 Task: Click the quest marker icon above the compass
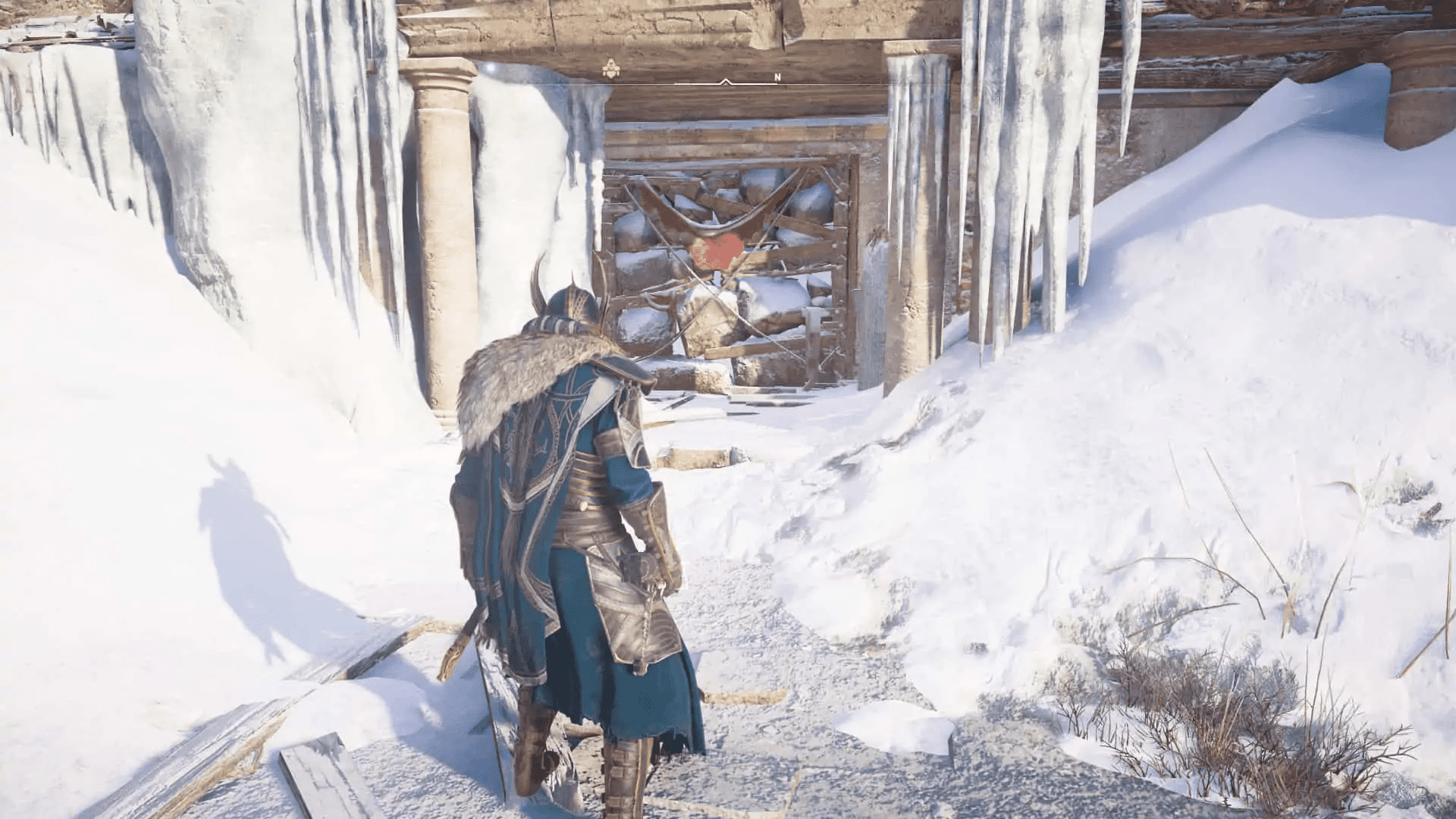coord(611,69)
